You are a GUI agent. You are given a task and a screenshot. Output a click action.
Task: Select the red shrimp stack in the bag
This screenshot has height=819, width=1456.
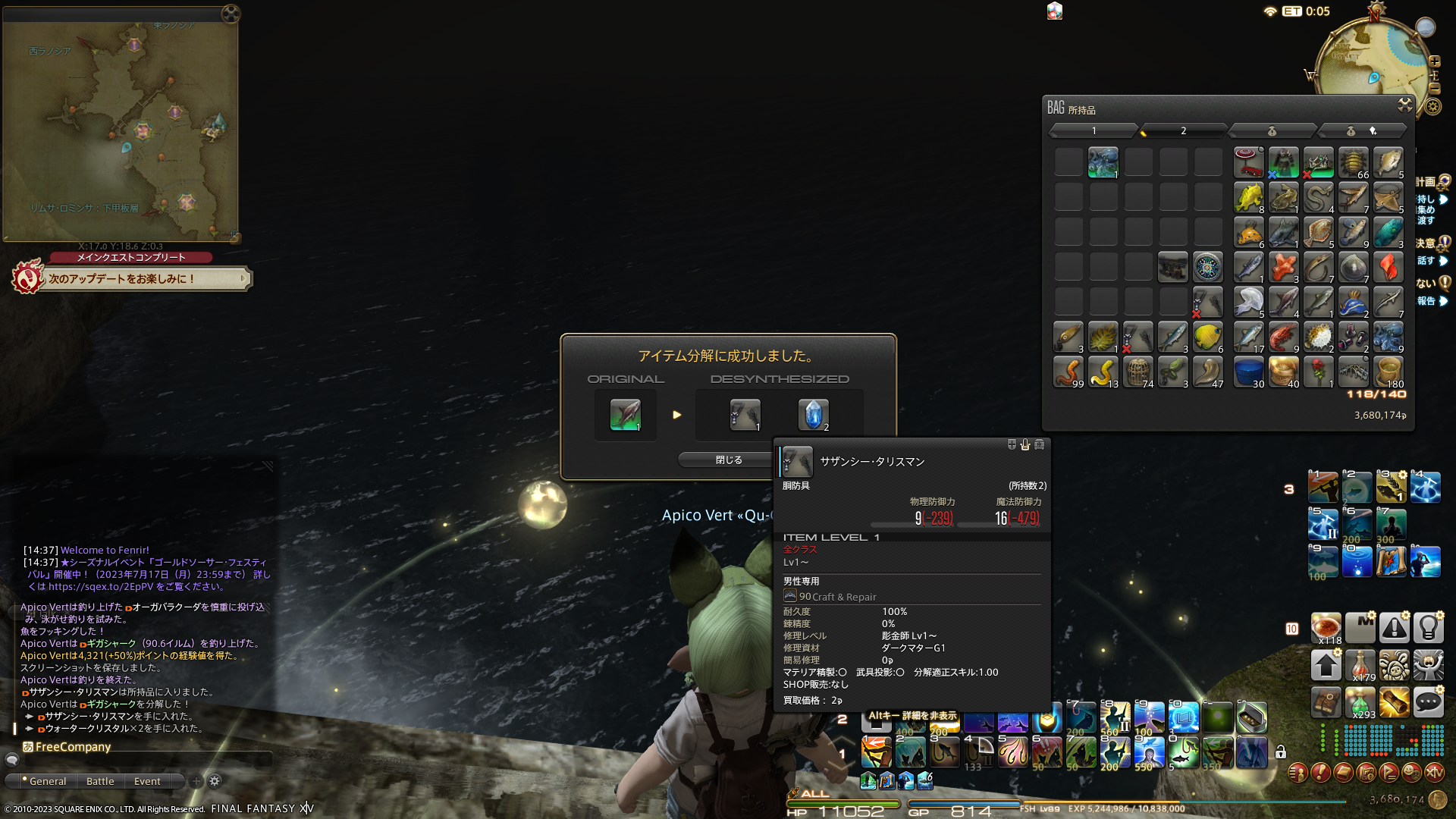(1283, 337)
